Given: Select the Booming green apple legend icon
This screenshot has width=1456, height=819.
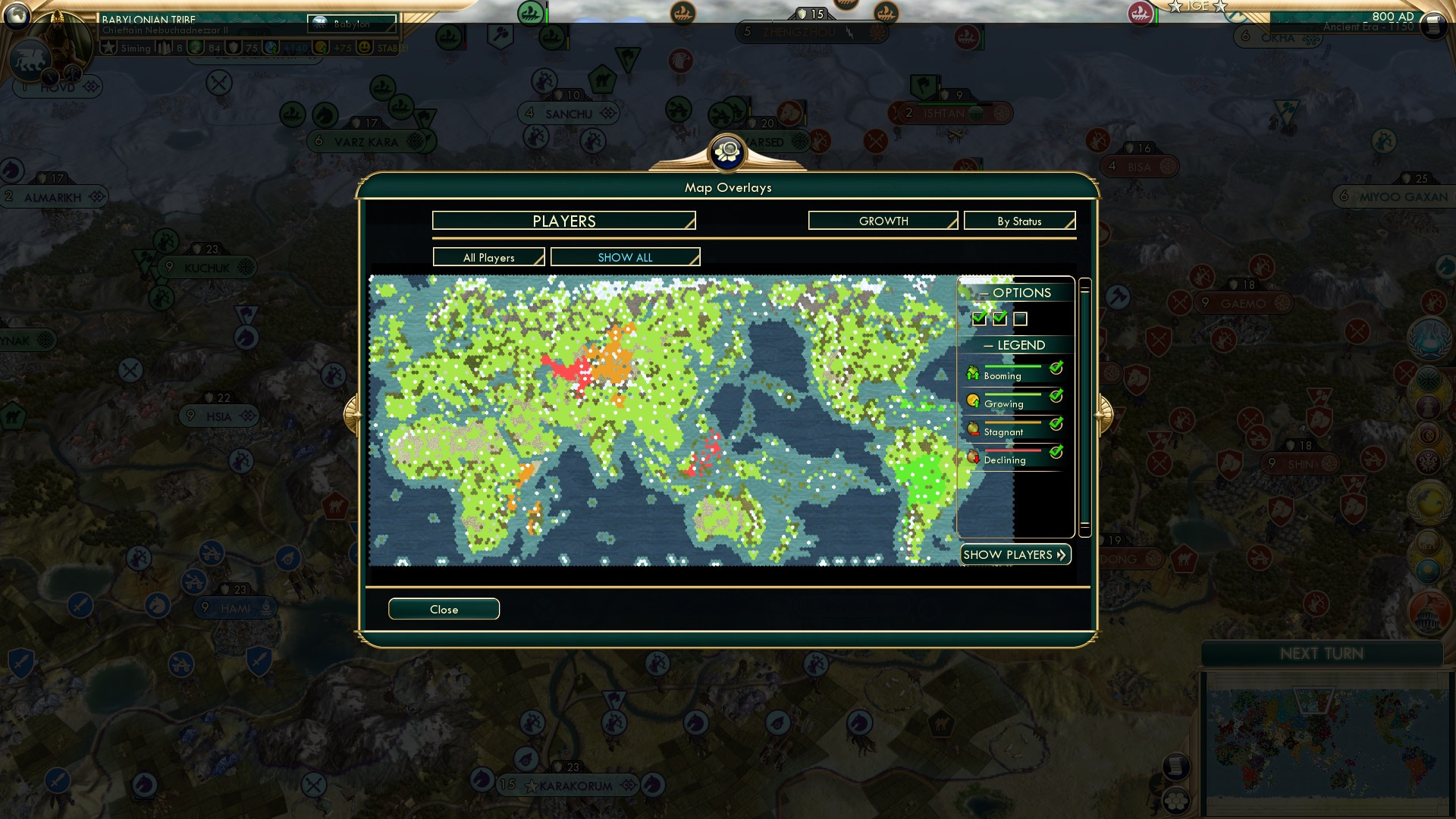Looking at the screenshot, I should click(972, 372).
